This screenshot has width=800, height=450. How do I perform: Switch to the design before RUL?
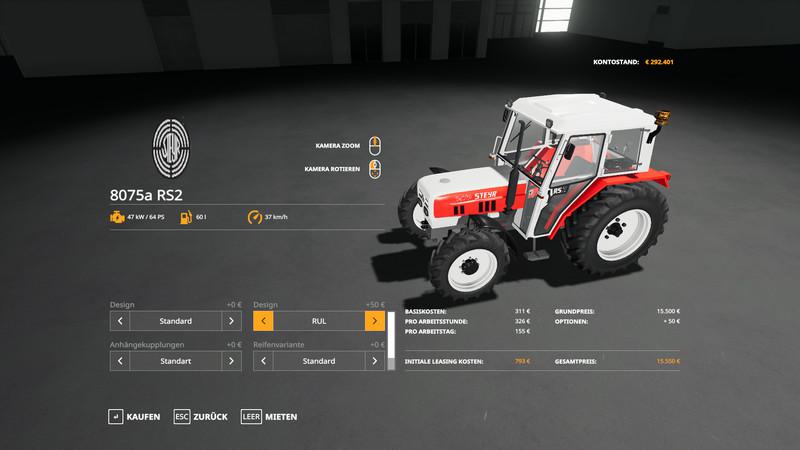264,321
